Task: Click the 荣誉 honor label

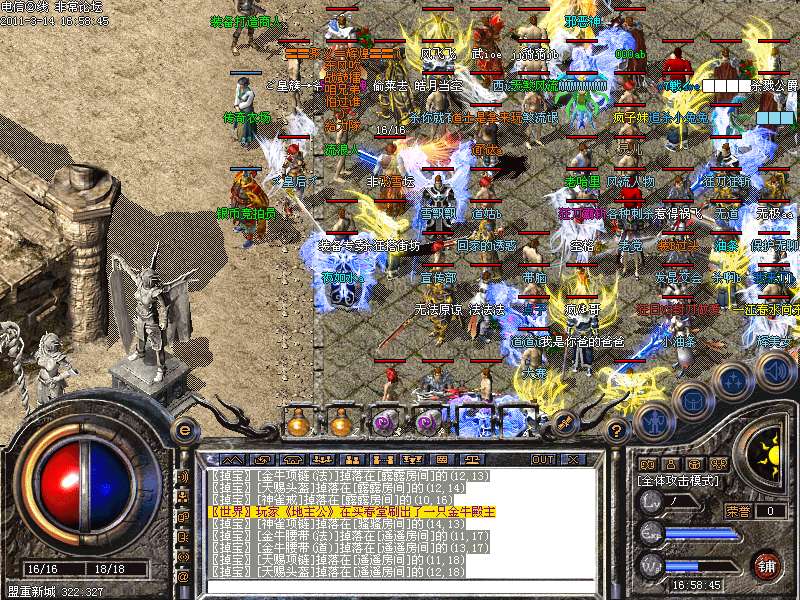Action: (x=738, y=510)
